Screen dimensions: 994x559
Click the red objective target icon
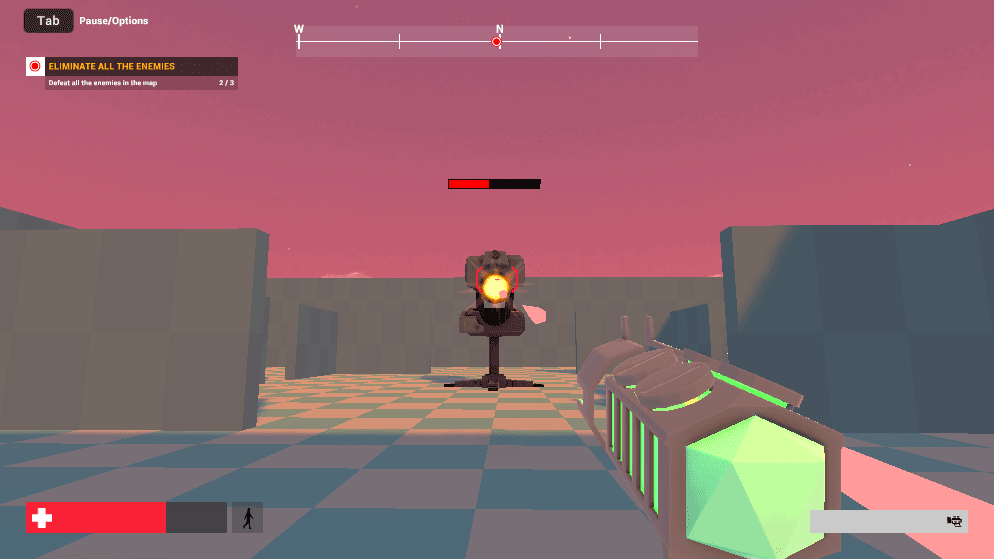pyautogui.click(x=35, y=67)
